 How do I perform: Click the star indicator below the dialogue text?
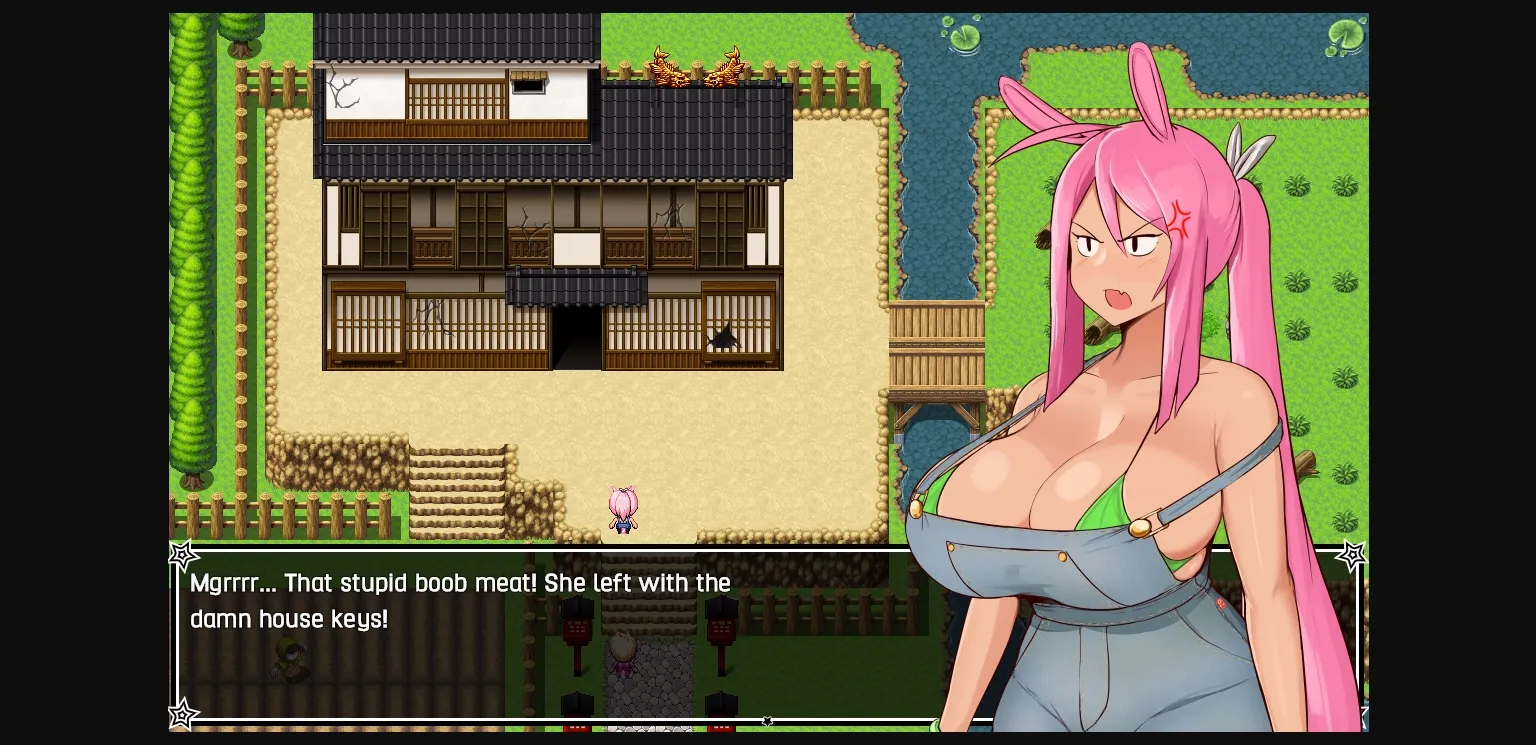point(767,720)
